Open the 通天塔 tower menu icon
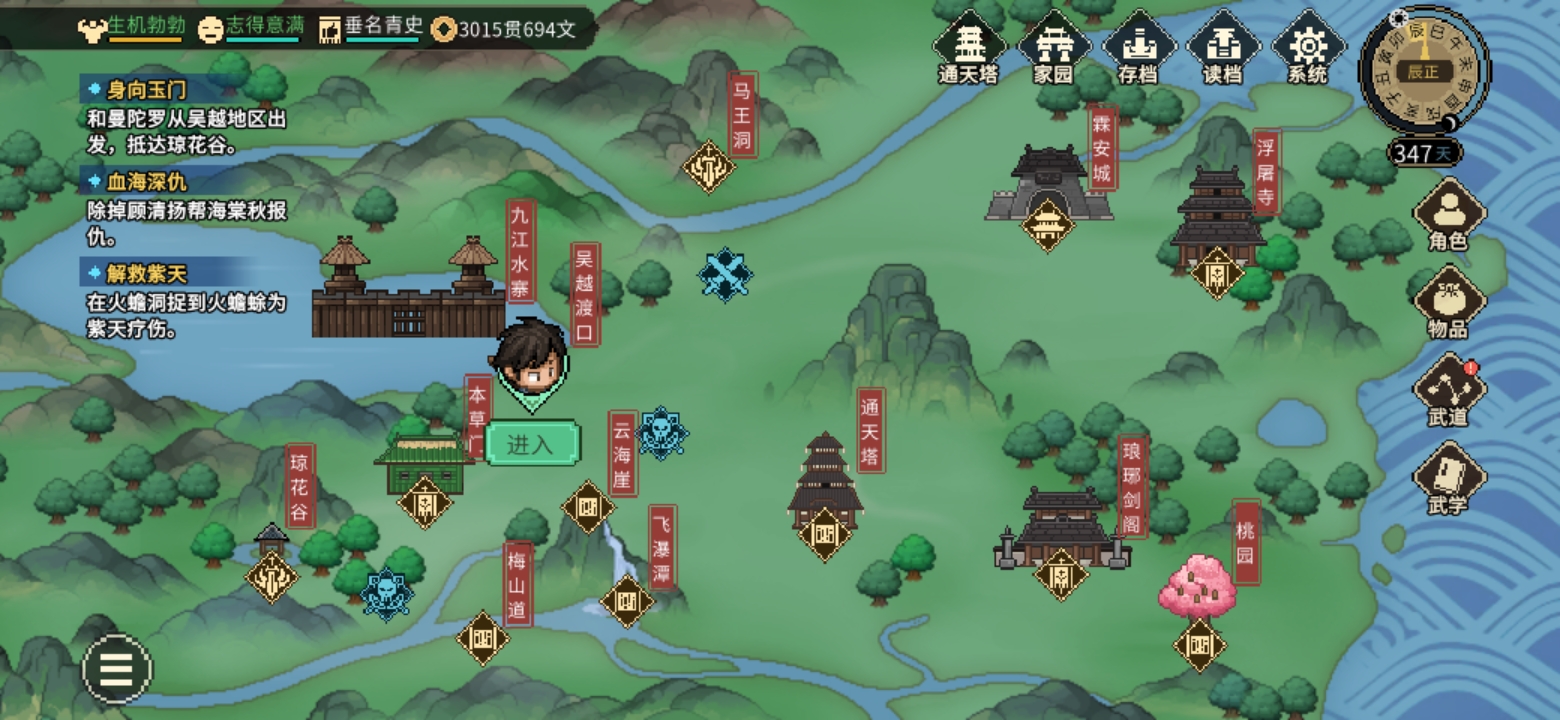The height and width of the screenshot is (720, 1560). tap(968, 46)
